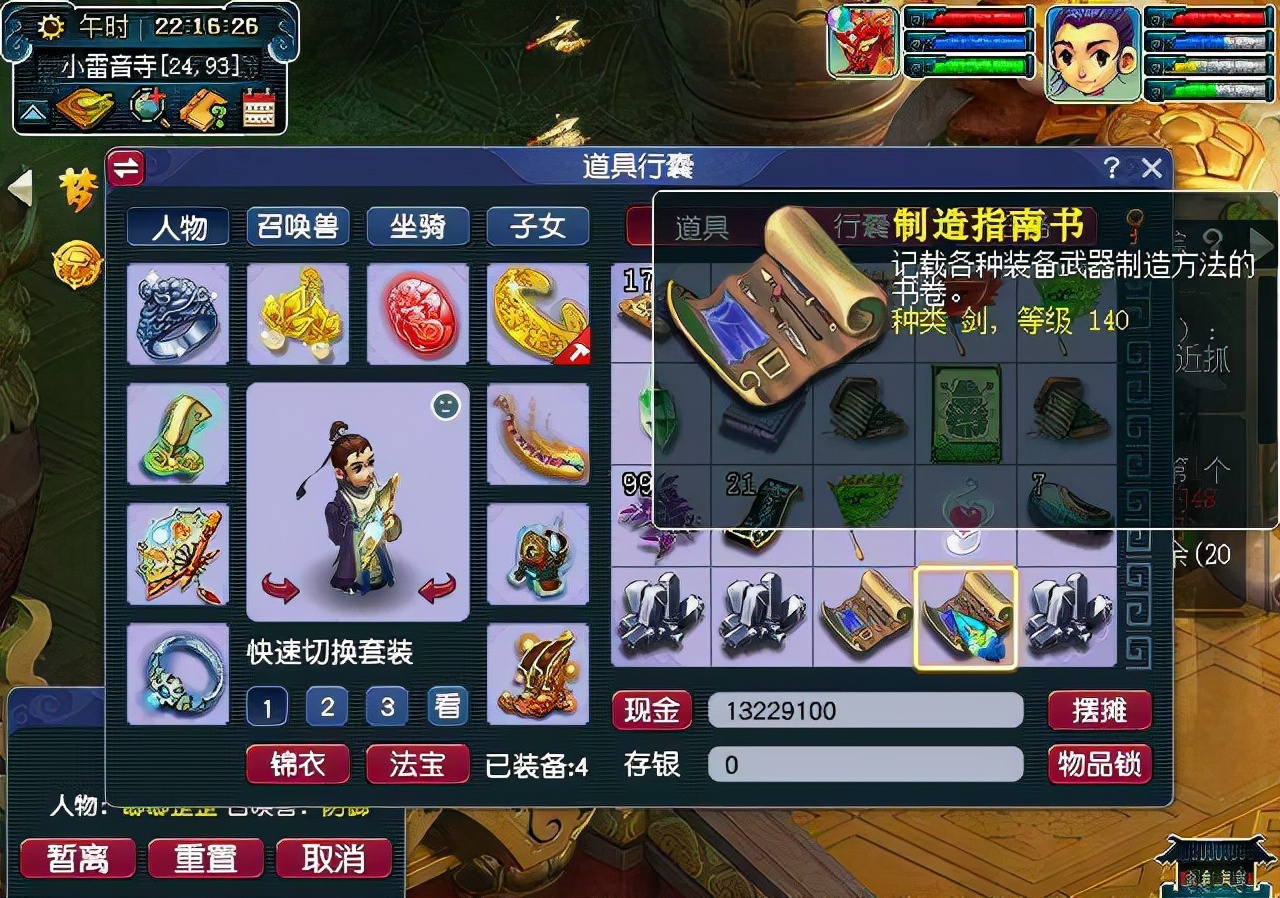The height and width of the screenshot is (898, 1280).
Task: Open the 坐骑 tab
Action: (420, 227)
